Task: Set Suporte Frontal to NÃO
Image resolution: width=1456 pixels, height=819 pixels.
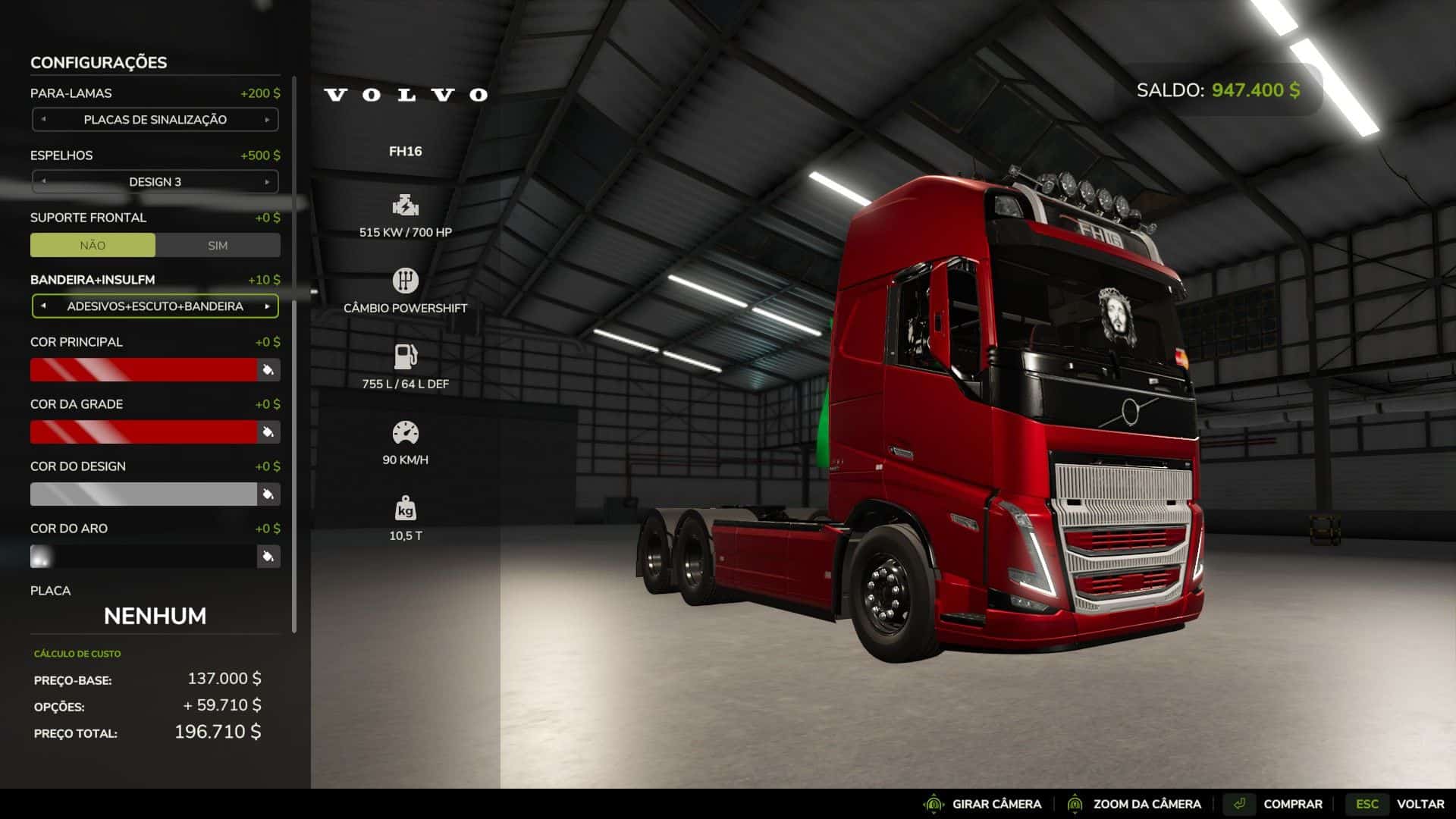Action: coord(93,245)
